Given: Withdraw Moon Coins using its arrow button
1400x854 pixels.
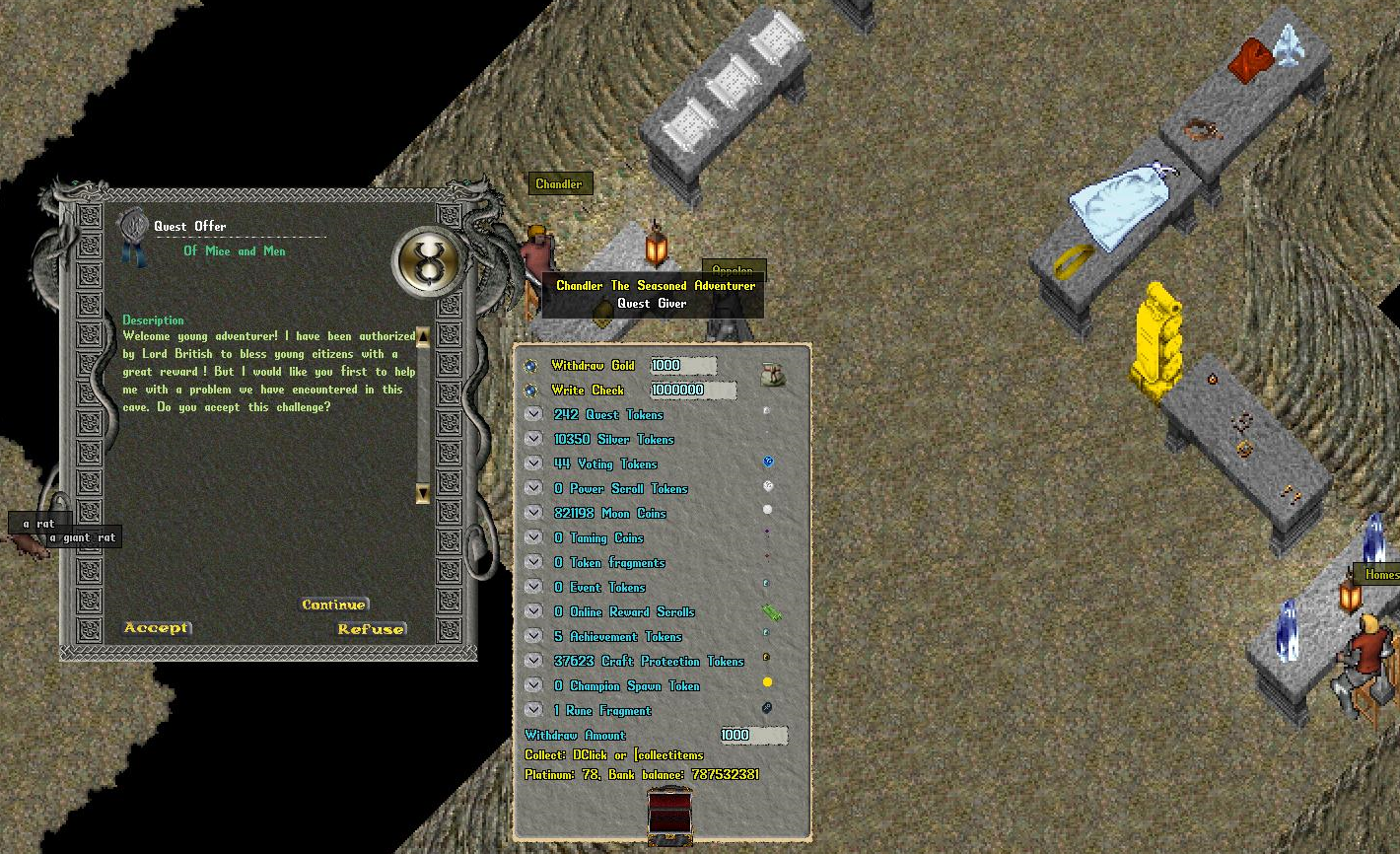Looking at the screenshot, I should (533, 513).
